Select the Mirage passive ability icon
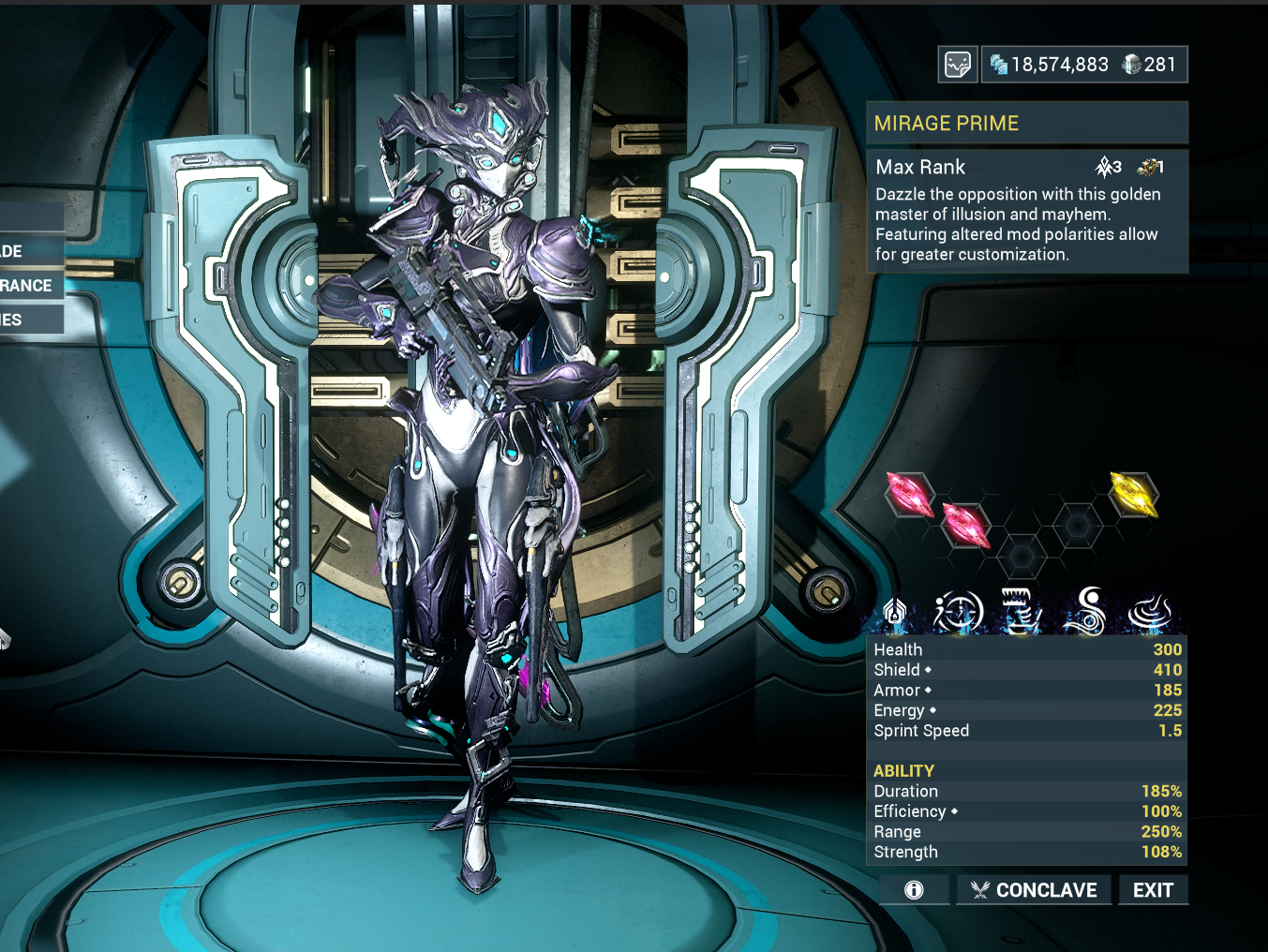The image size is (1268, 952). click(894, 612)
